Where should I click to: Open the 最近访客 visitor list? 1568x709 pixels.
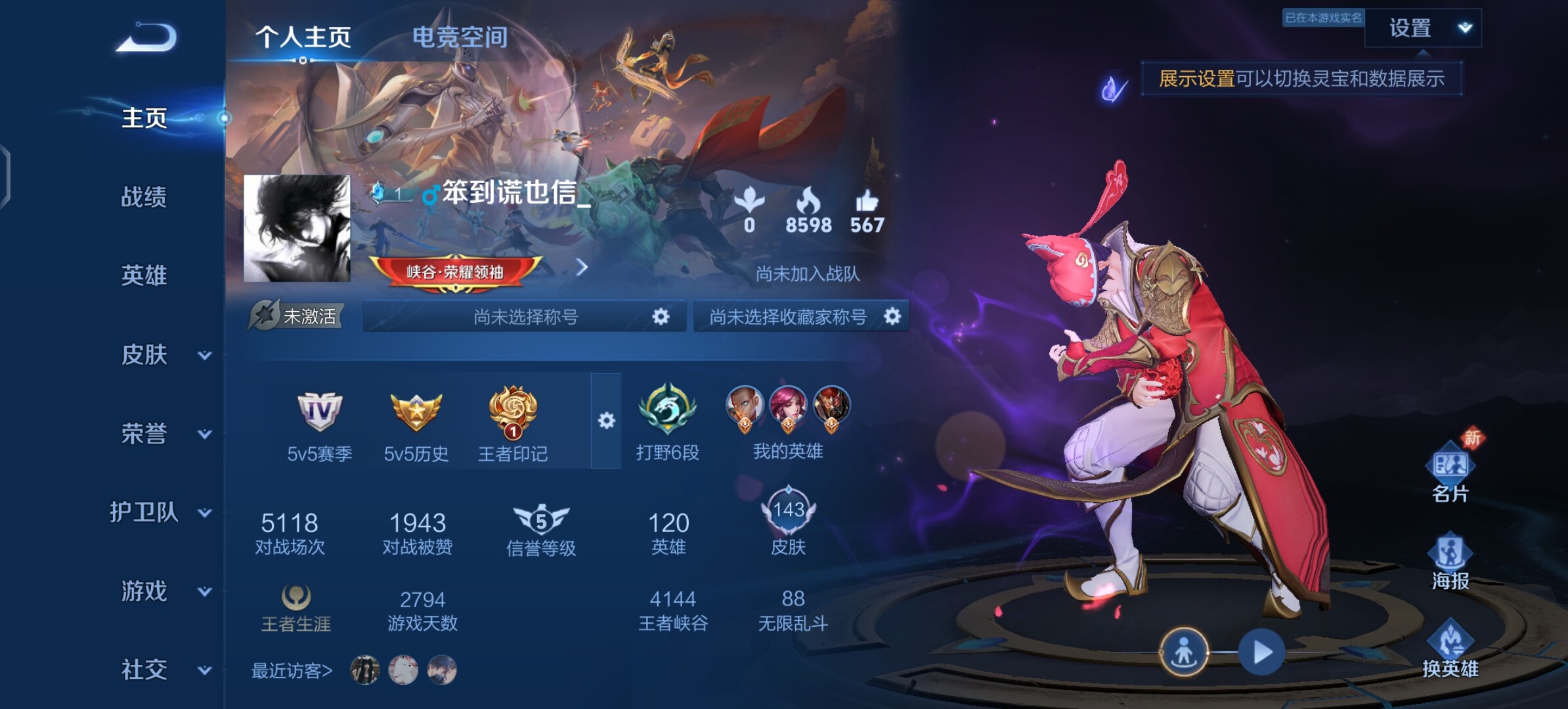tap(292, 671)
